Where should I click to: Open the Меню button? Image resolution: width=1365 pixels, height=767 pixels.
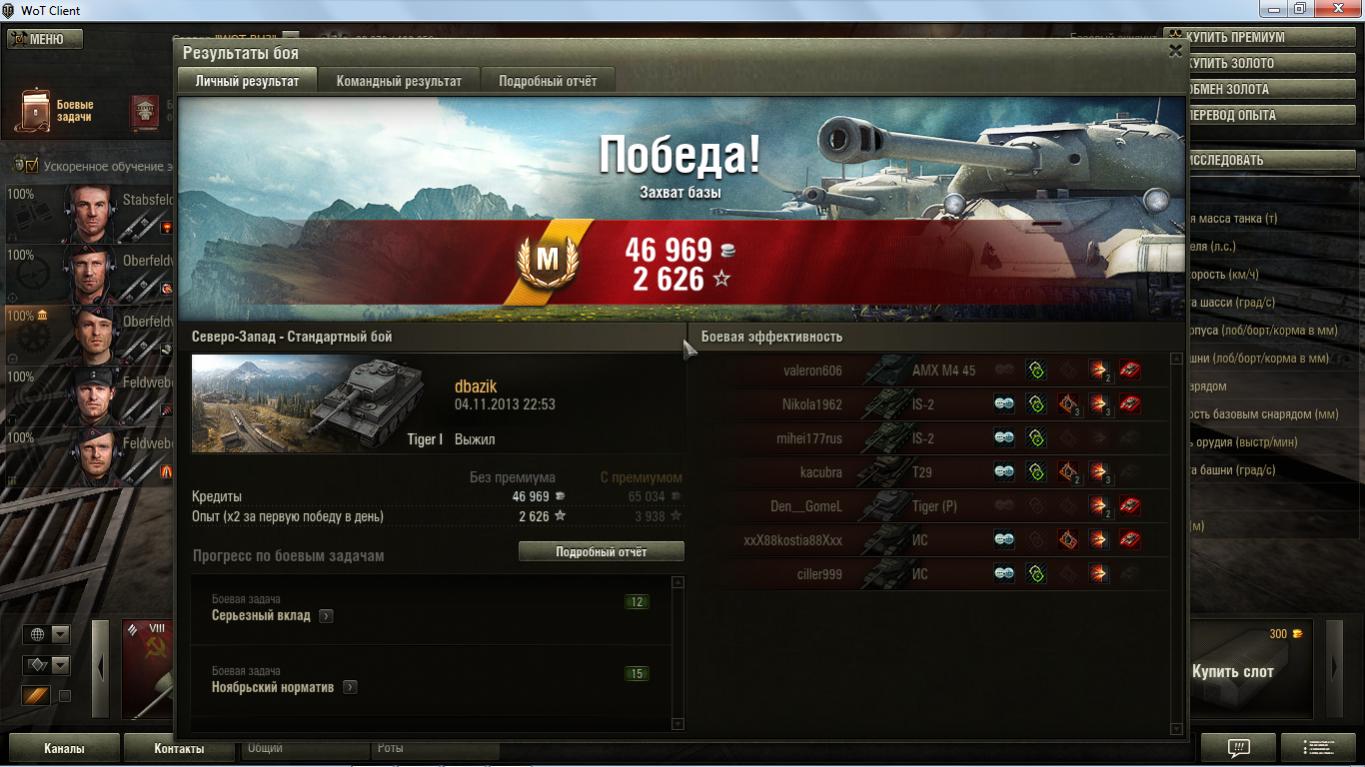[45, 39]
